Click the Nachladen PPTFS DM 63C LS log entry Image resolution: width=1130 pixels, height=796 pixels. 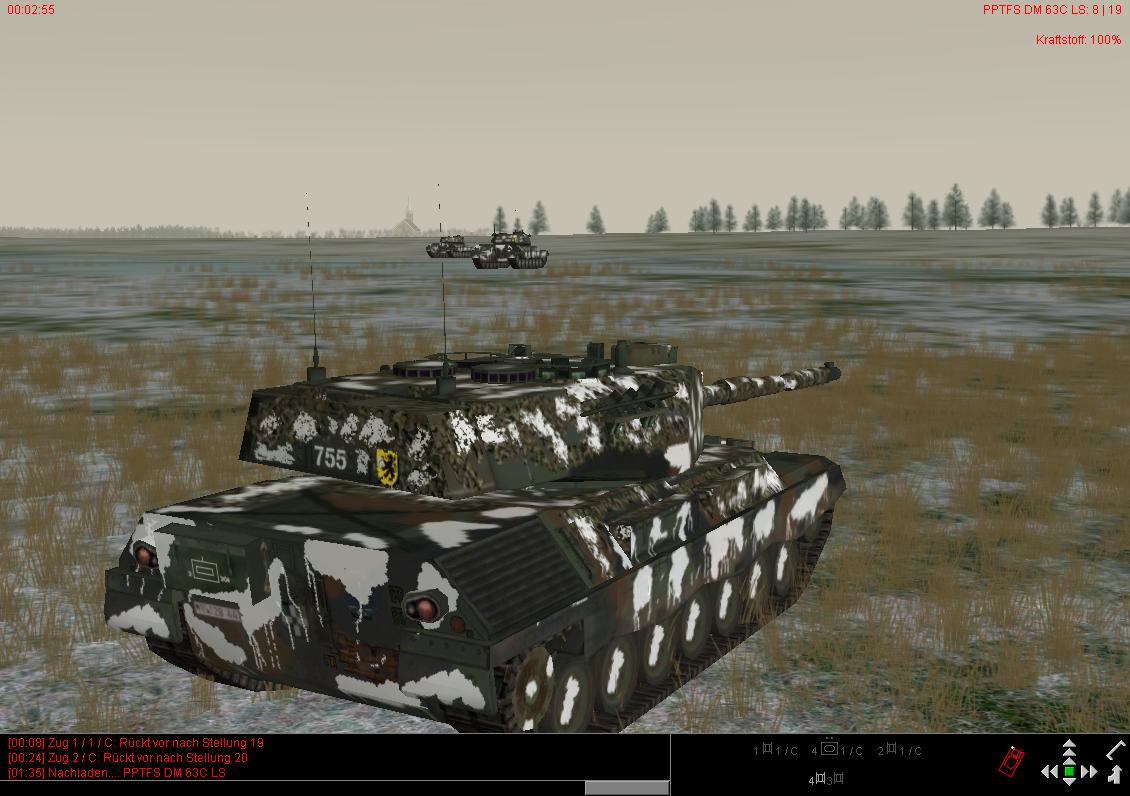click(117, 772)
